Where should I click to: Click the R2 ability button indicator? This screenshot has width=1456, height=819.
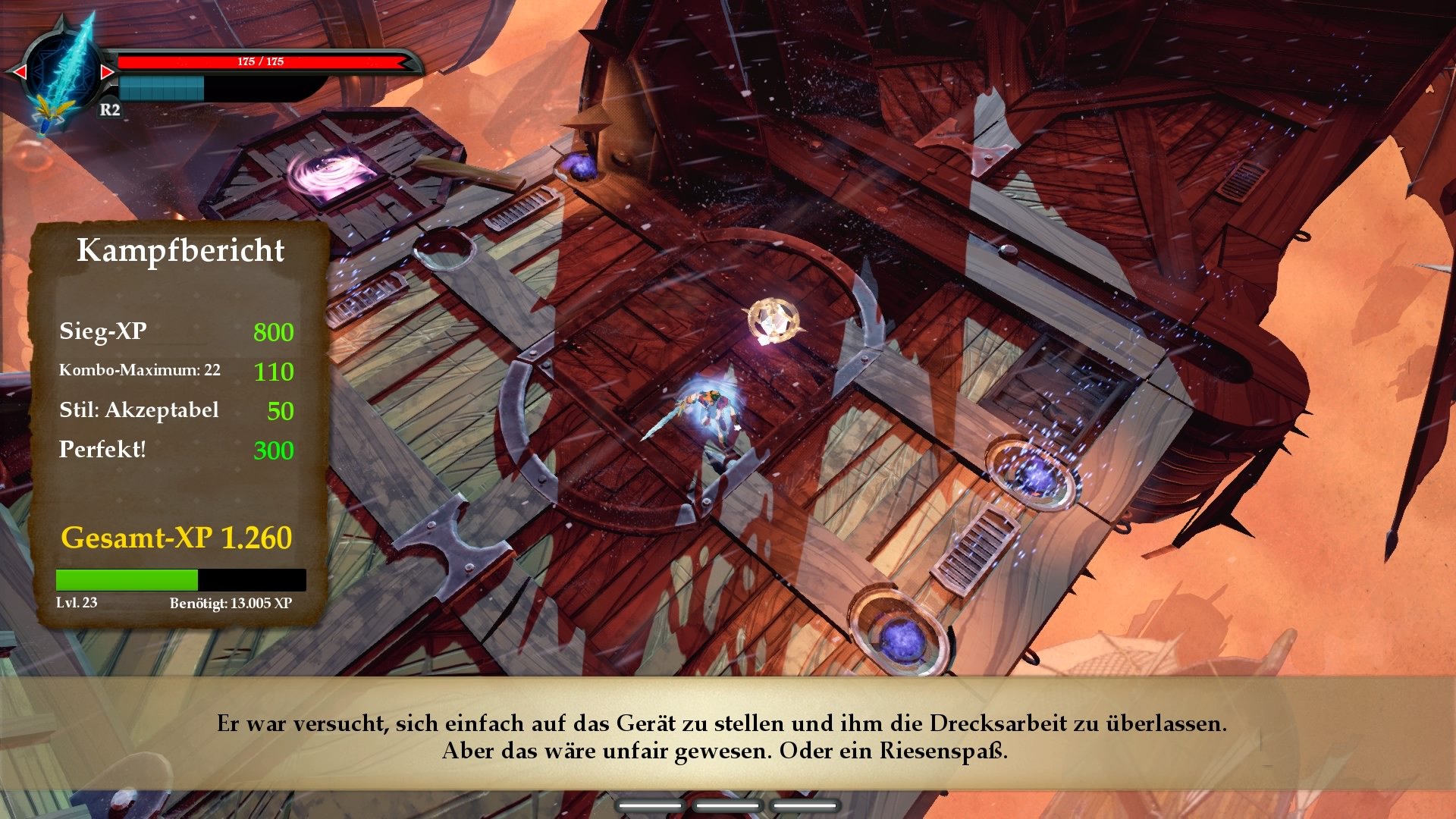108,111
